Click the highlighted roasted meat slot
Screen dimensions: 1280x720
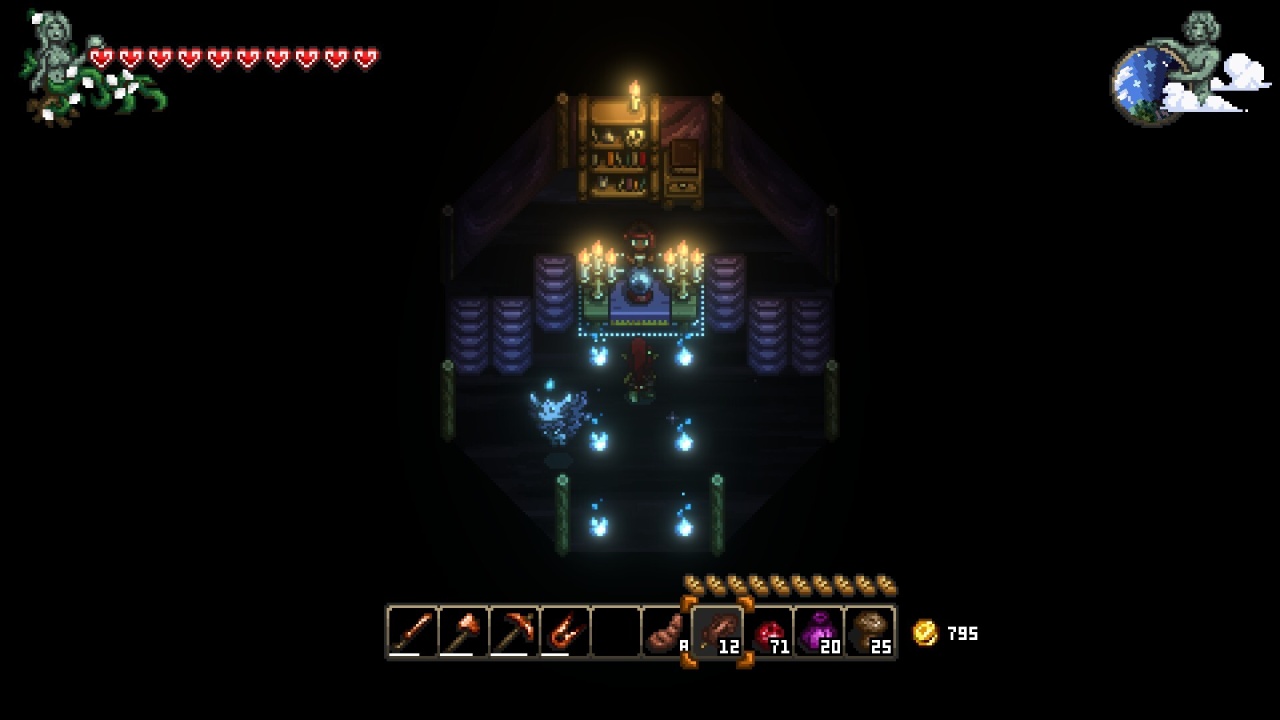coord(717,632)
